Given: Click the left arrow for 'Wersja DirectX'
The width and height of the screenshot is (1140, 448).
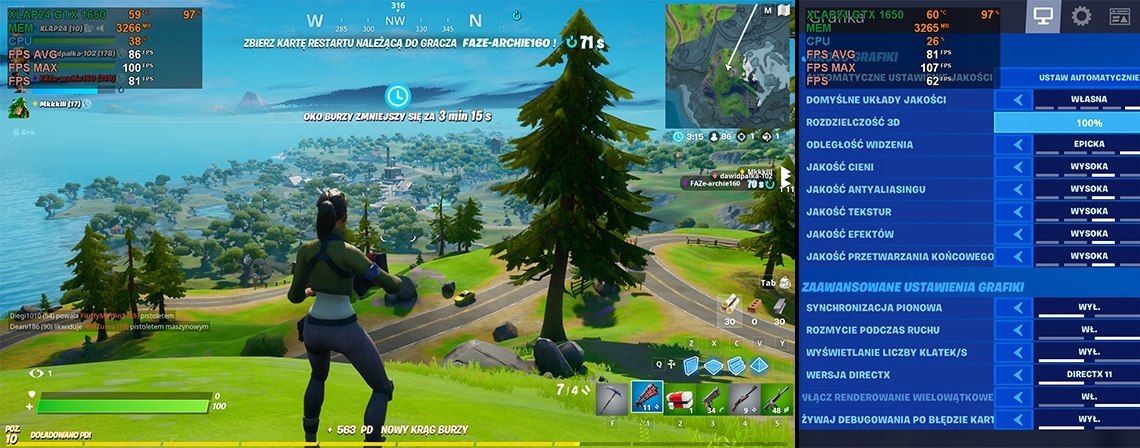Looking at the screenshot, I should click(1018, 375).
